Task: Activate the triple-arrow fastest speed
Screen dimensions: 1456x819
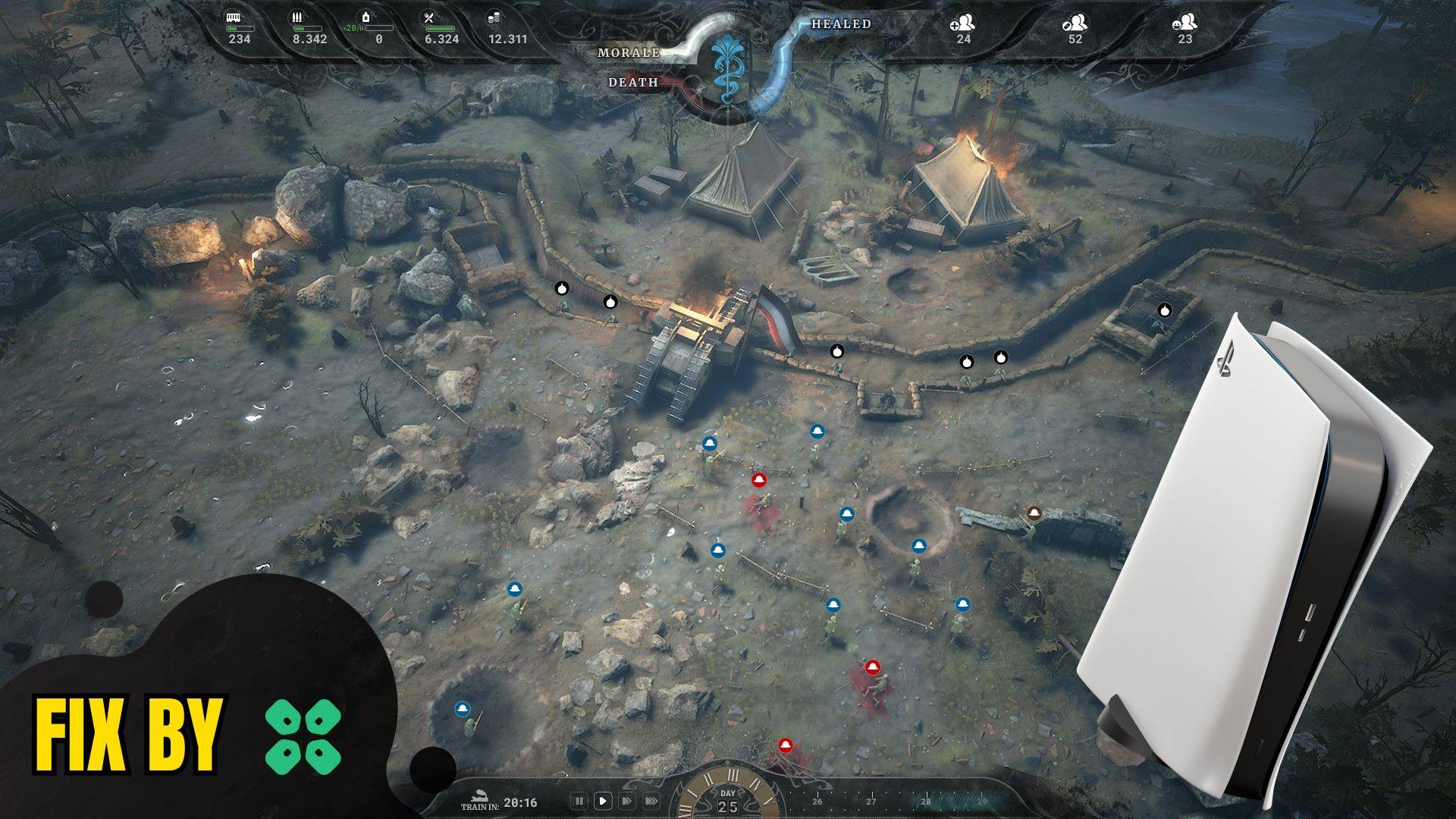Action: pos(651,801)
